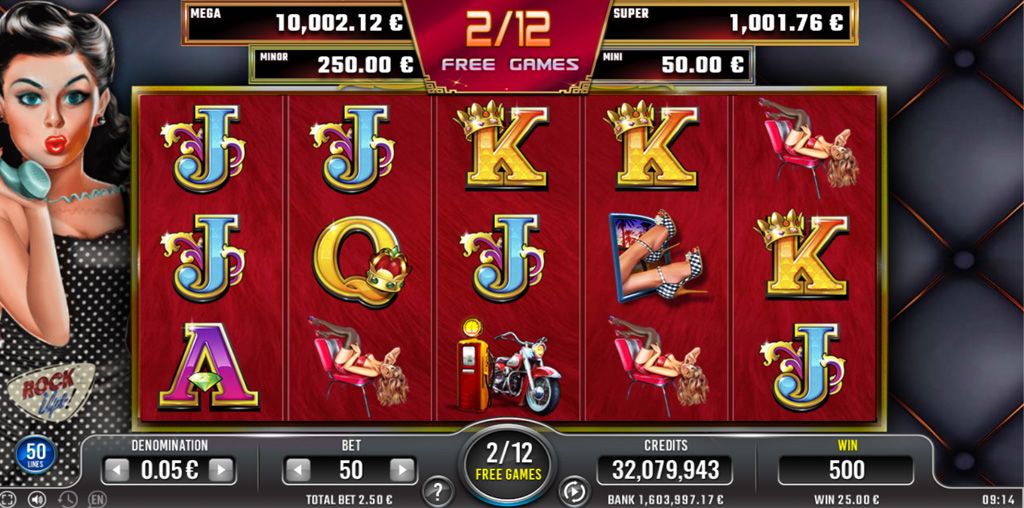Change language via the EN icon
The height and width of the screenshot is (508, 1024).
tap(97, 498)
